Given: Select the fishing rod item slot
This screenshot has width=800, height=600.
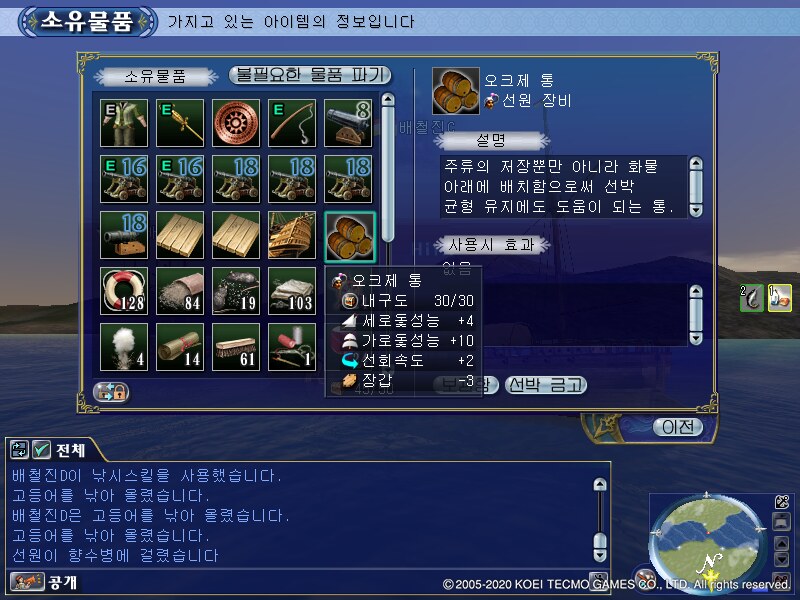Looking at the screenshot, I should click(292, 124).
